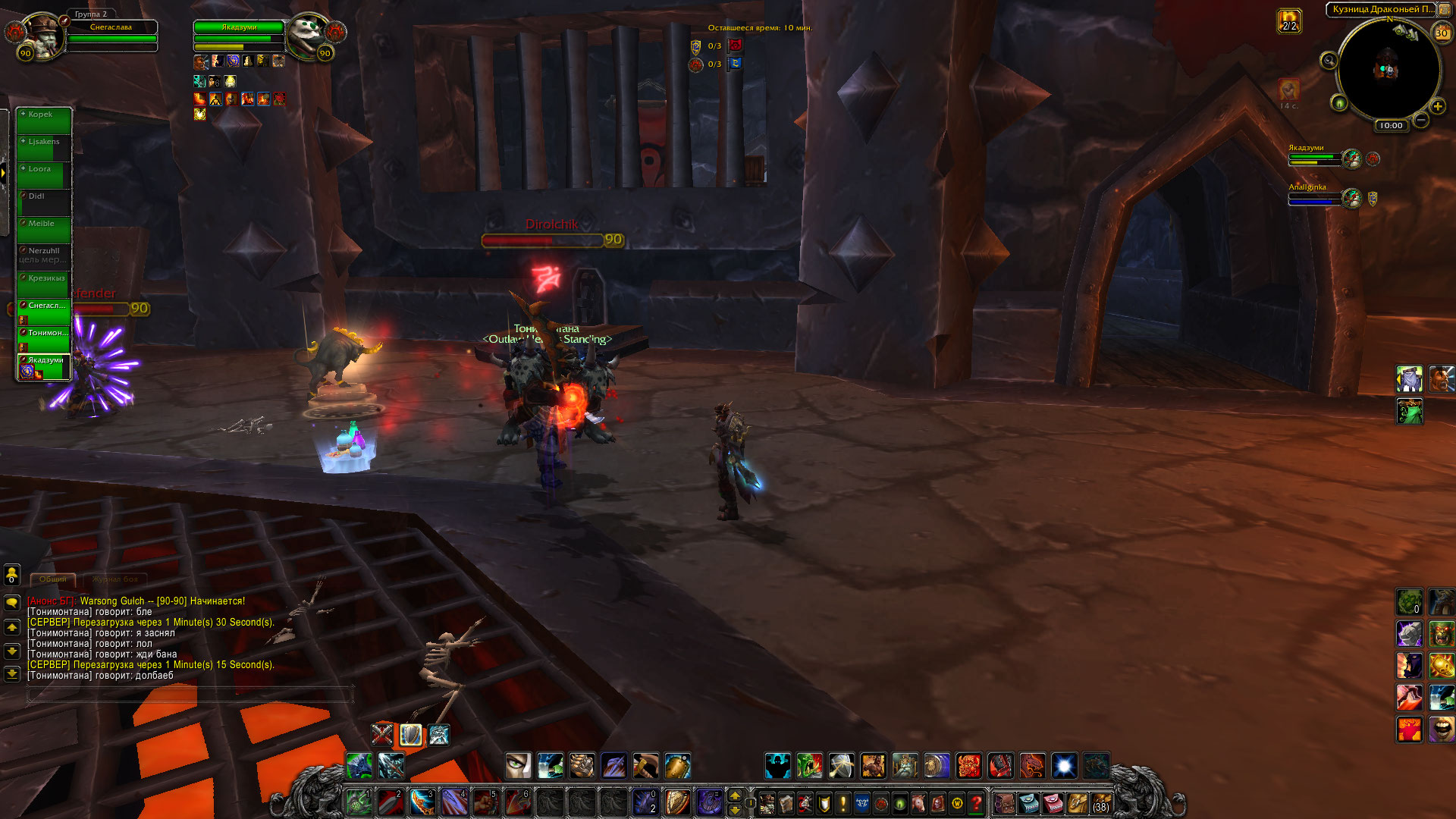Open the calendar showing day 30
The height and width of the screenshot is (819, 1456).
(x=1442, y=33)
